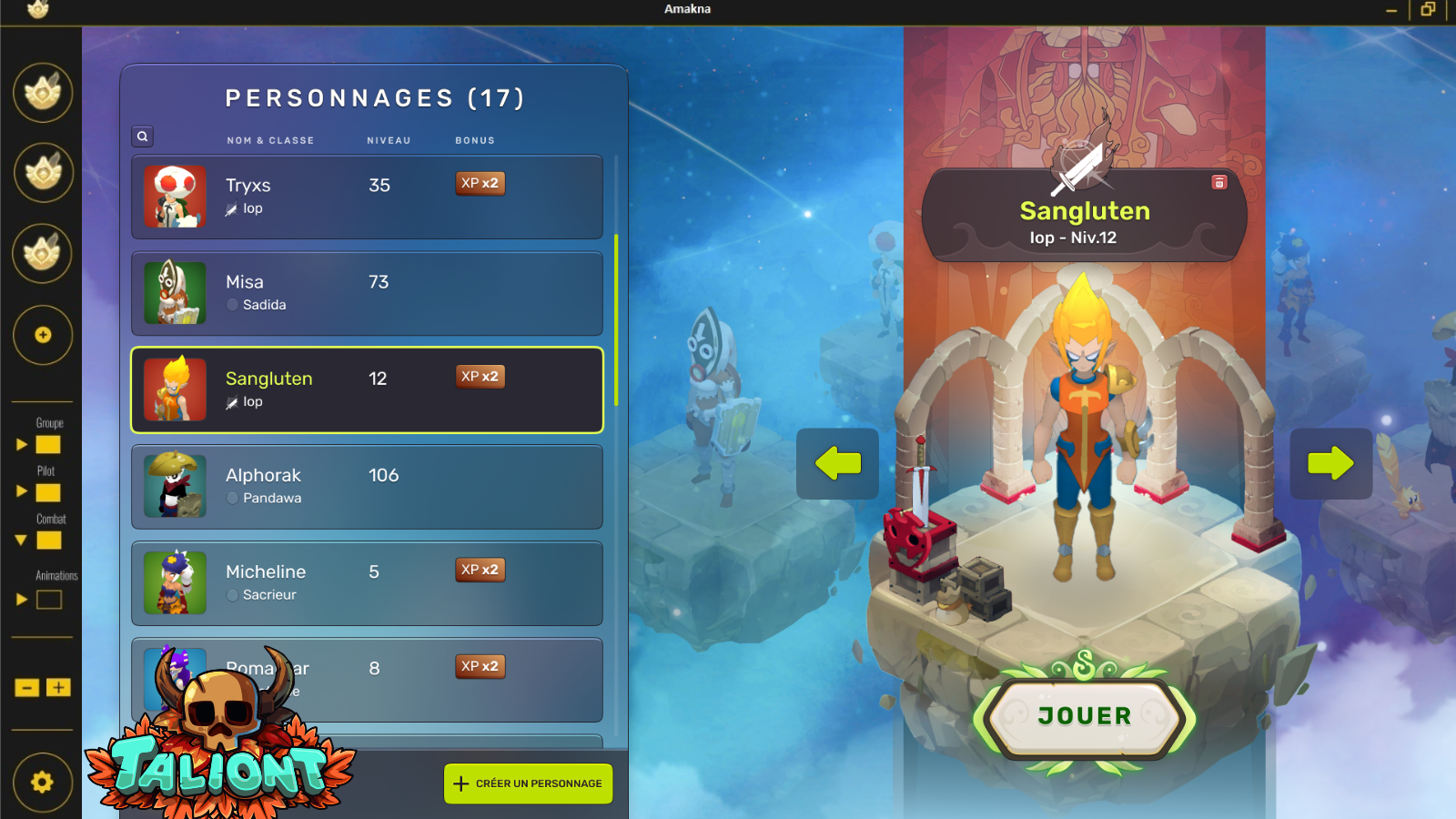1456x819 pixels.
Task: Click CRÉER UN PERSONNAGE to create a character
Action: (528, 783)
